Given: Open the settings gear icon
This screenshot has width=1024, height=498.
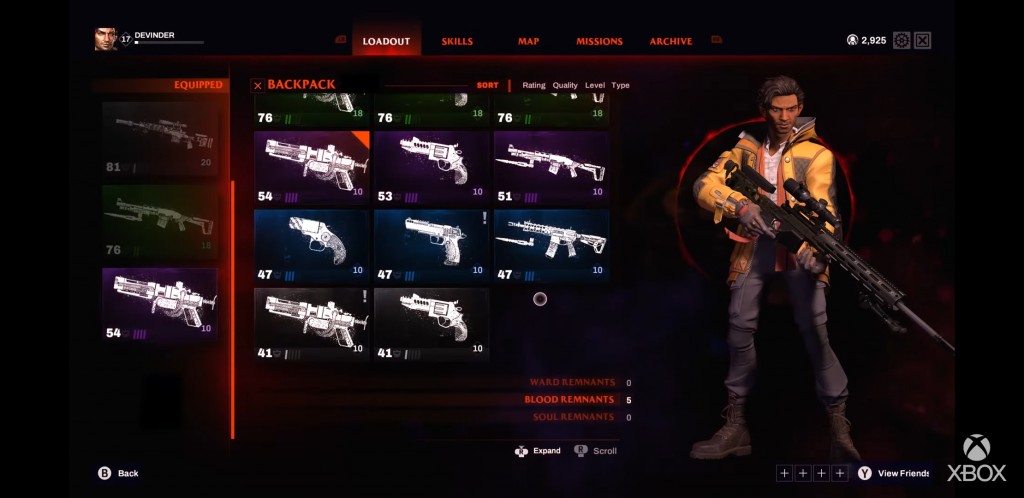Looking at the screenshot, I should 902,41.
